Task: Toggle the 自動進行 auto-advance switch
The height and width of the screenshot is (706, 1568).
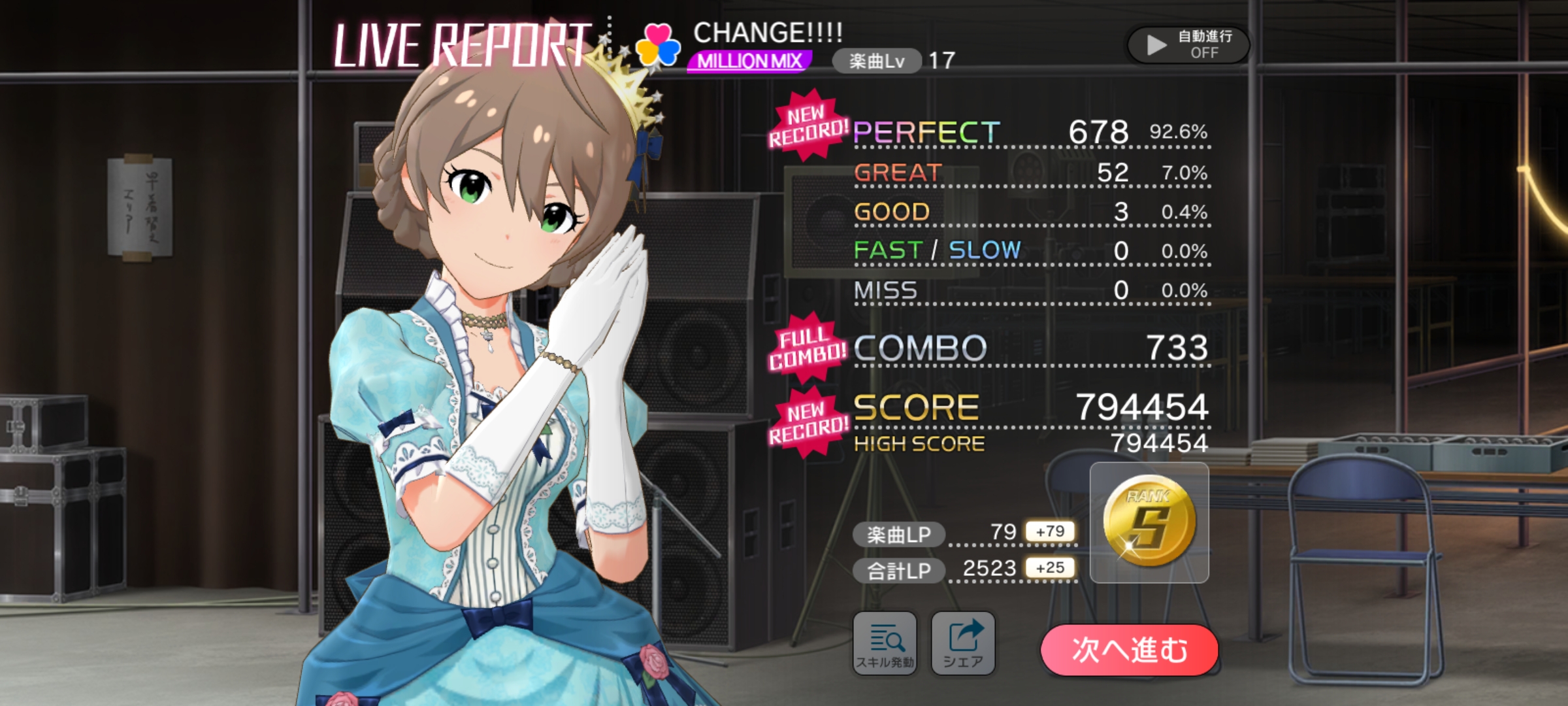Action: [x=1188, y=44]
